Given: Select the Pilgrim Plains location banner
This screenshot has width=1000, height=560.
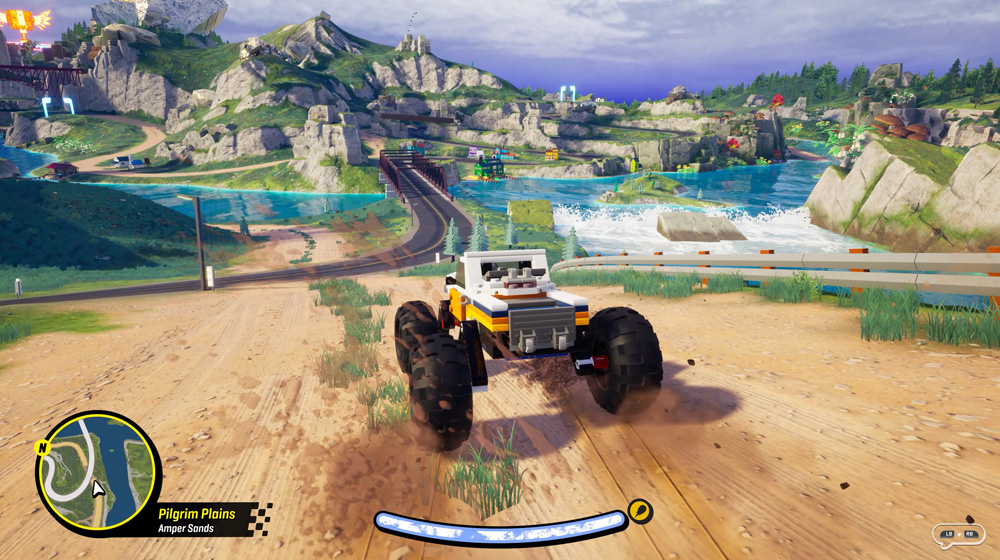Looking at the screenshot, I should click(x=198, y=518).
